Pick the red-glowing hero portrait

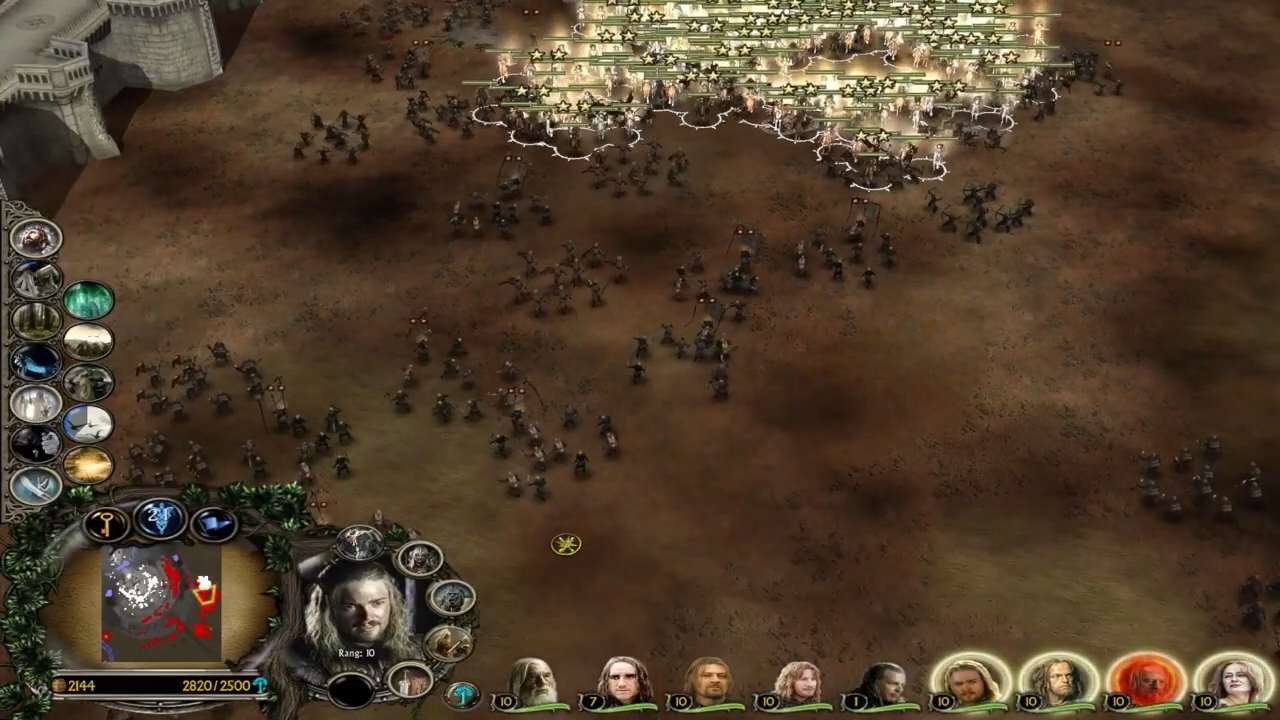pos(1146,681)
